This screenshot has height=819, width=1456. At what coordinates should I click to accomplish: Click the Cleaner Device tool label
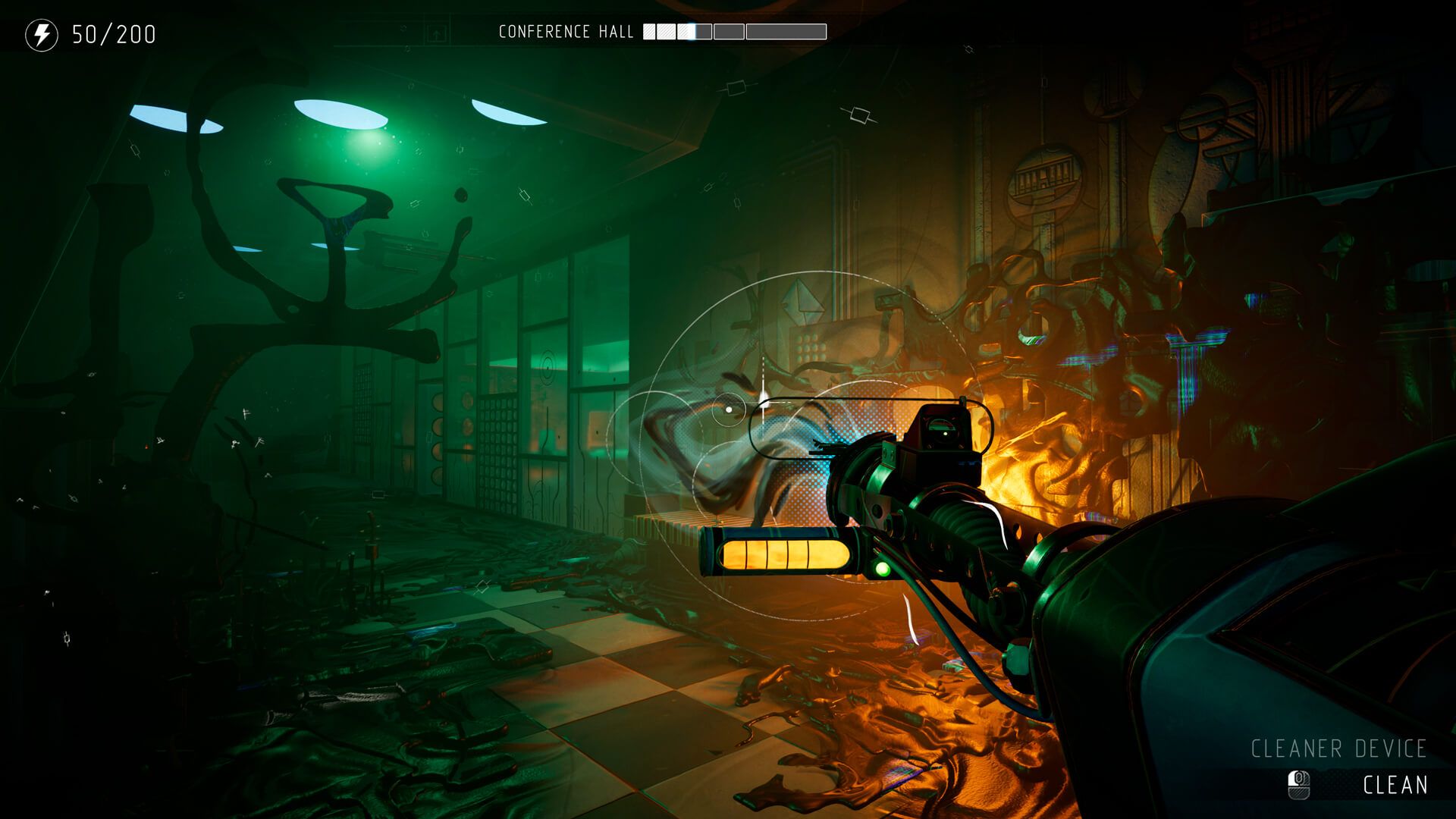coord(1338,749)
